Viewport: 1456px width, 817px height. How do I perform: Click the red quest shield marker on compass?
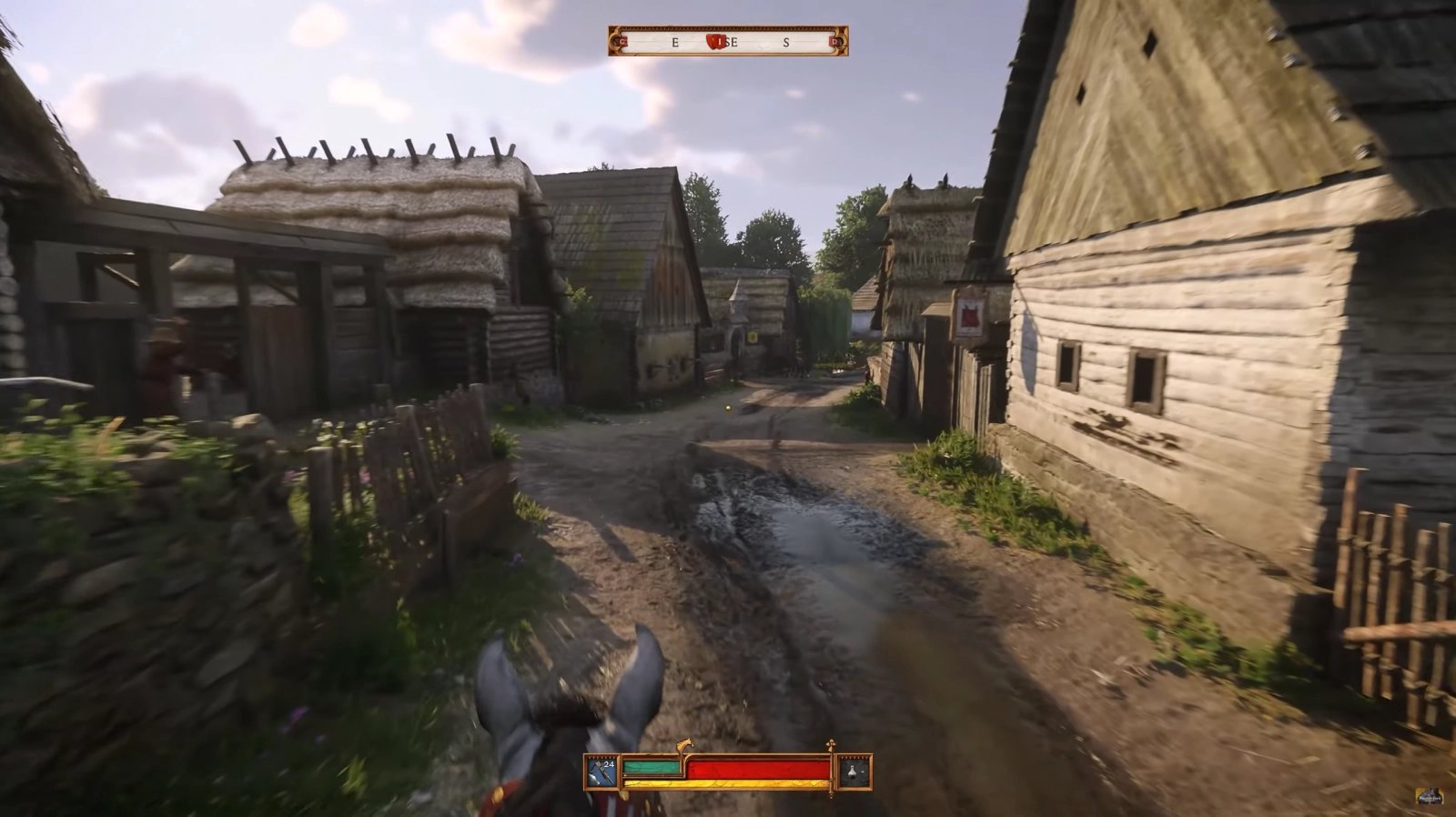[716, 43]
